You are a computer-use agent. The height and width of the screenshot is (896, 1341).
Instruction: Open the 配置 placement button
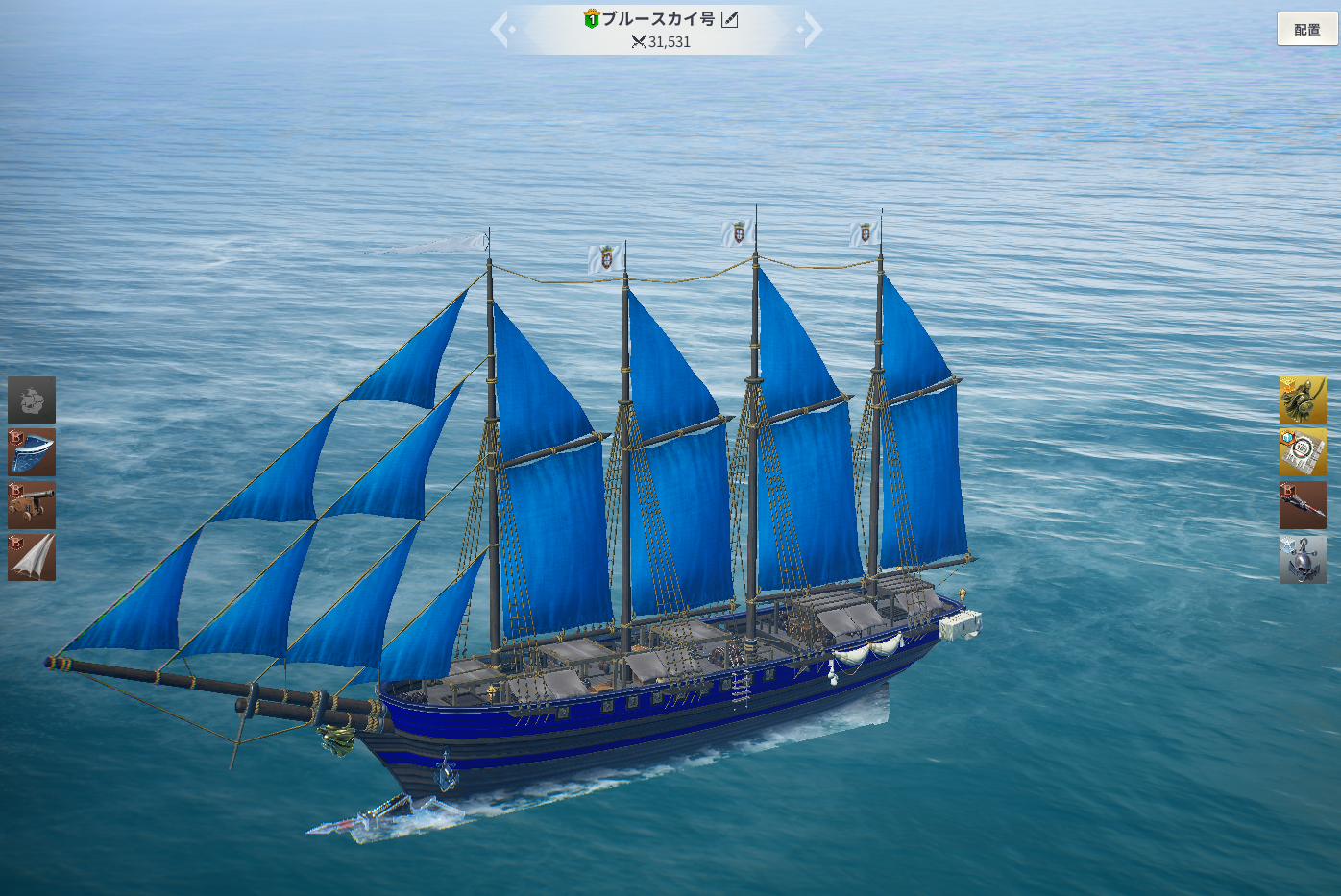pos(1306,29)
